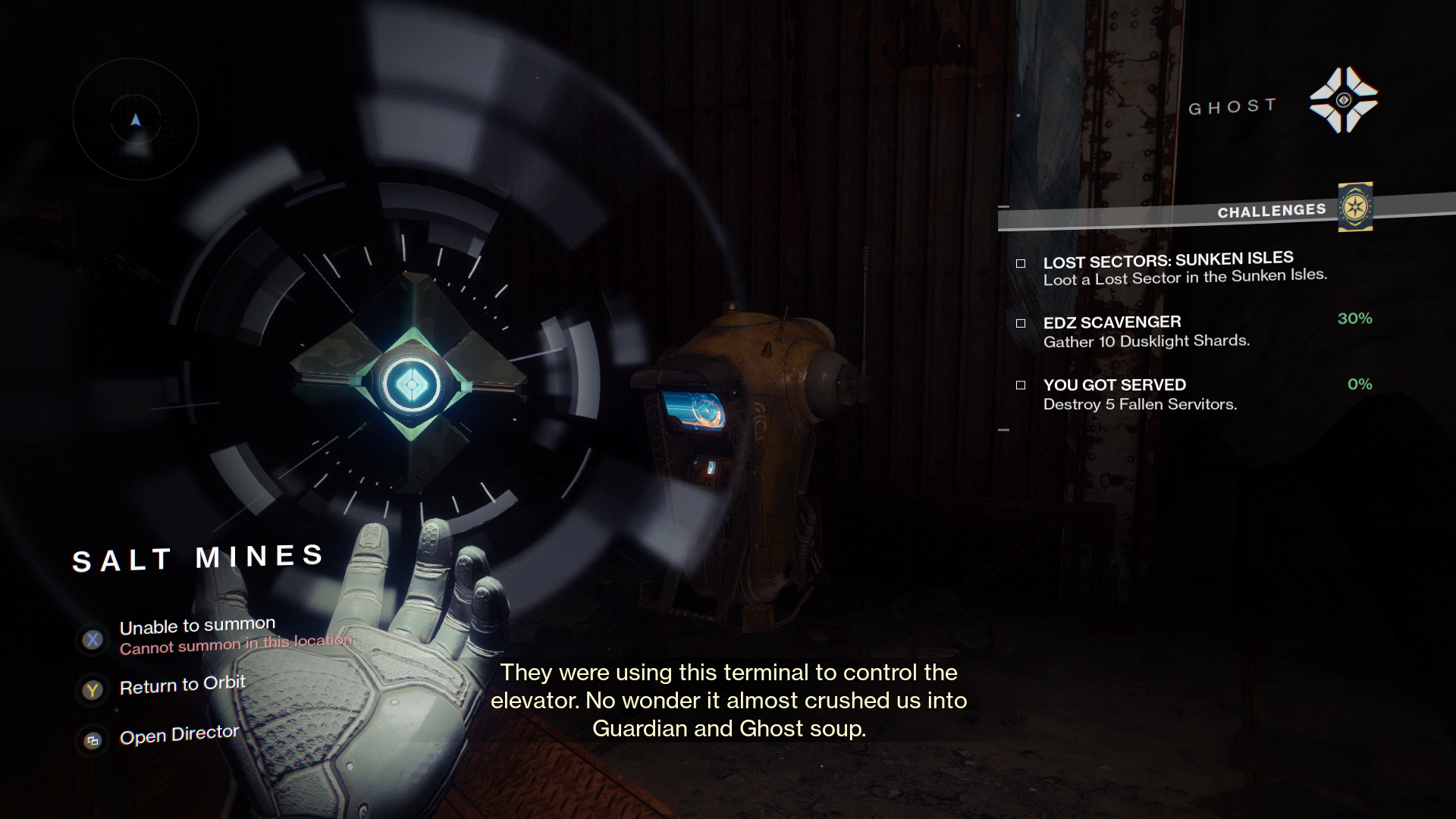The width and height of the screenshot is (1456, 819).
Task: Click the Challenges banner header
Action: 1271,211
